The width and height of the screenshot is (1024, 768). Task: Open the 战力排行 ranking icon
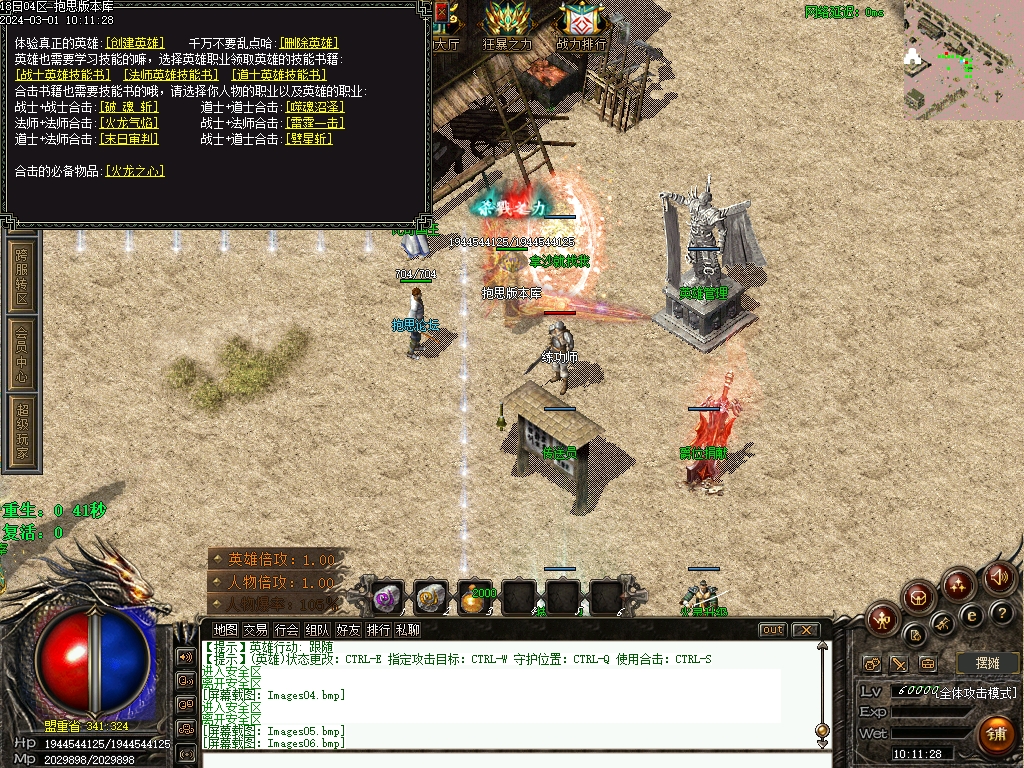(x=581, y=26)
